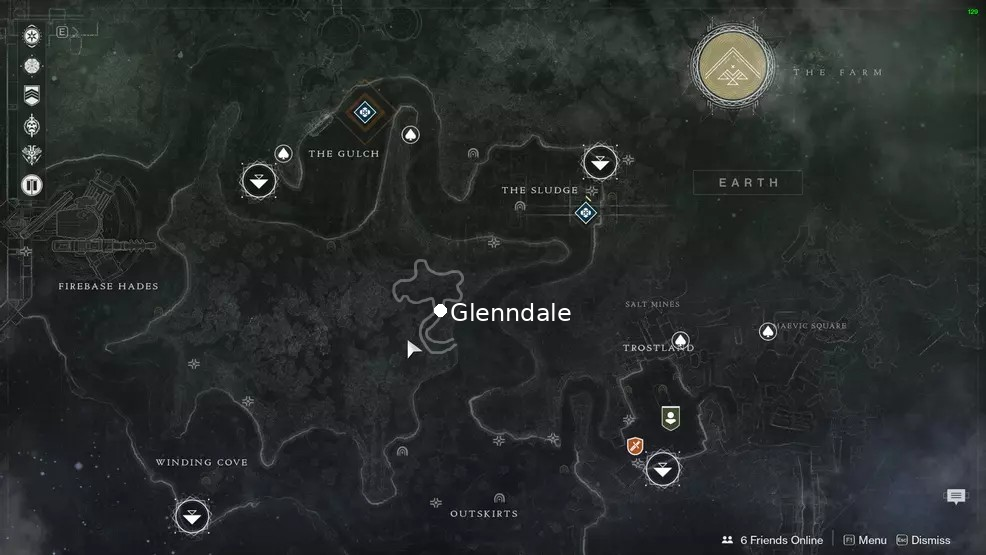Click the spade chest icon beside The Gulch label

click(x=283, y=154)
